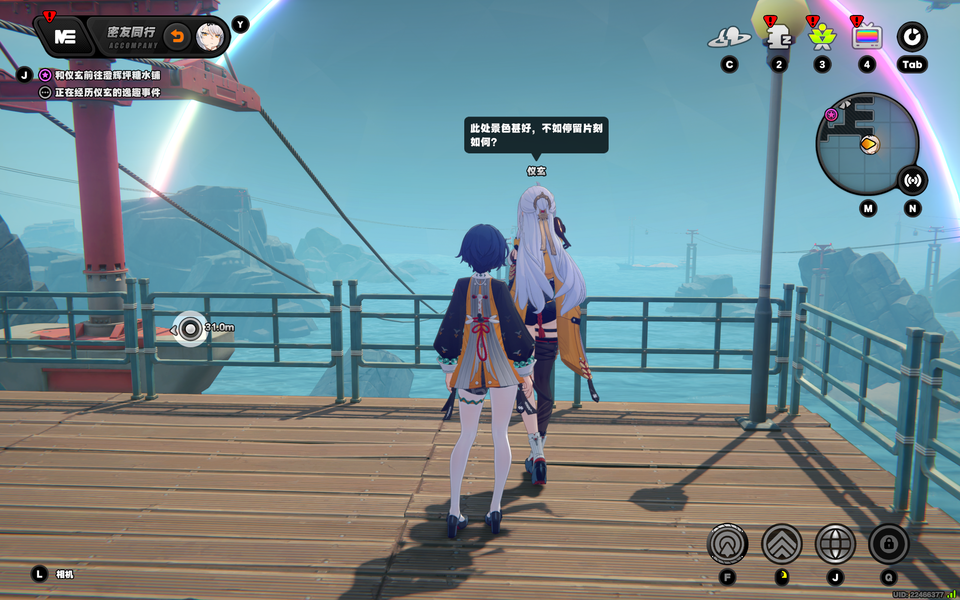Open the ME main menu button
Image resolution: width=960 pixels, height=600 pixels.
(65, 36)
